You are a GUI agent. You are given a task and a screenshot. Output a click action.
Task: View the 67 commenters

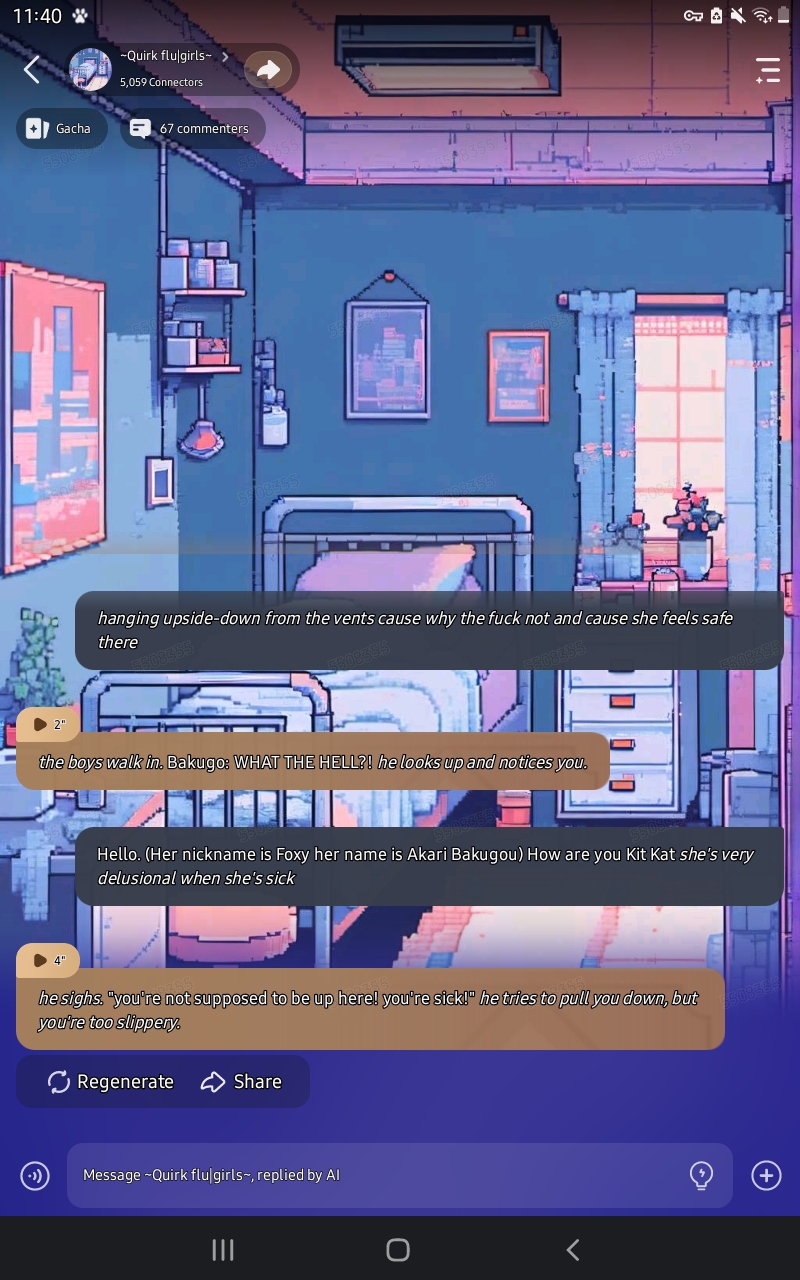click(192, 128)
